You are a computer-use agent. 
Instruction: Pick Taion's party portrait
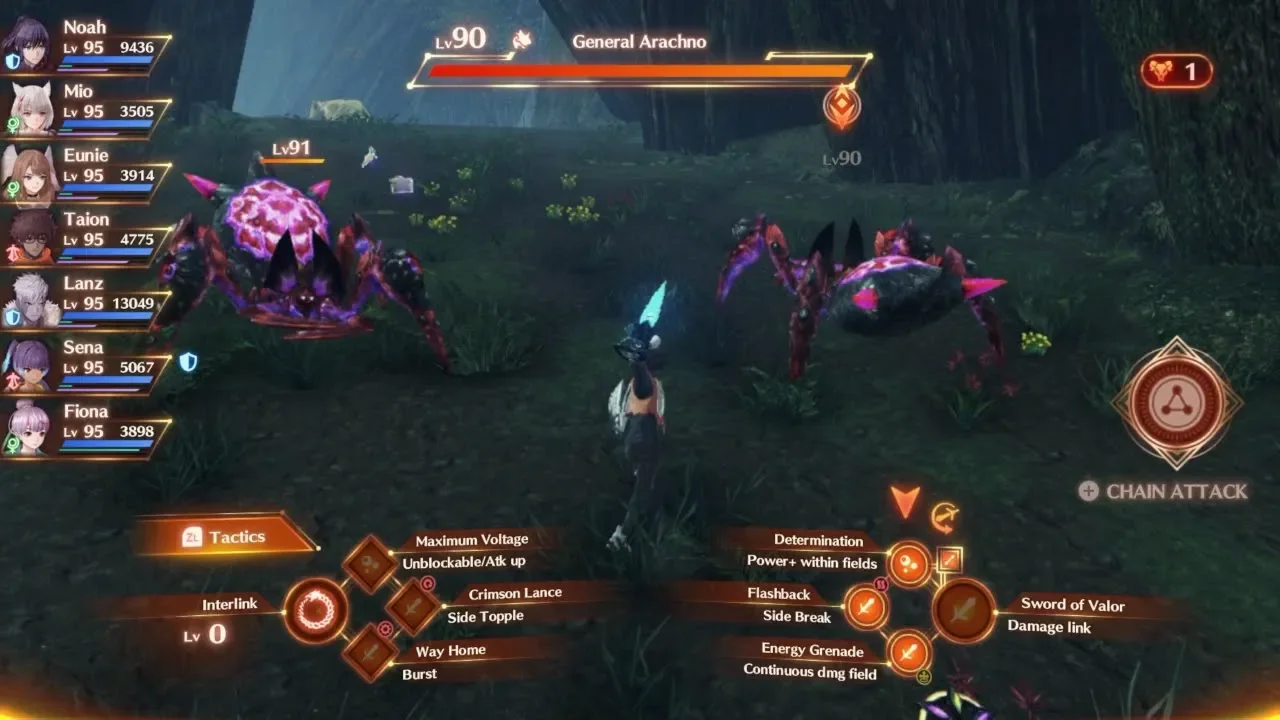click(29, 236)
